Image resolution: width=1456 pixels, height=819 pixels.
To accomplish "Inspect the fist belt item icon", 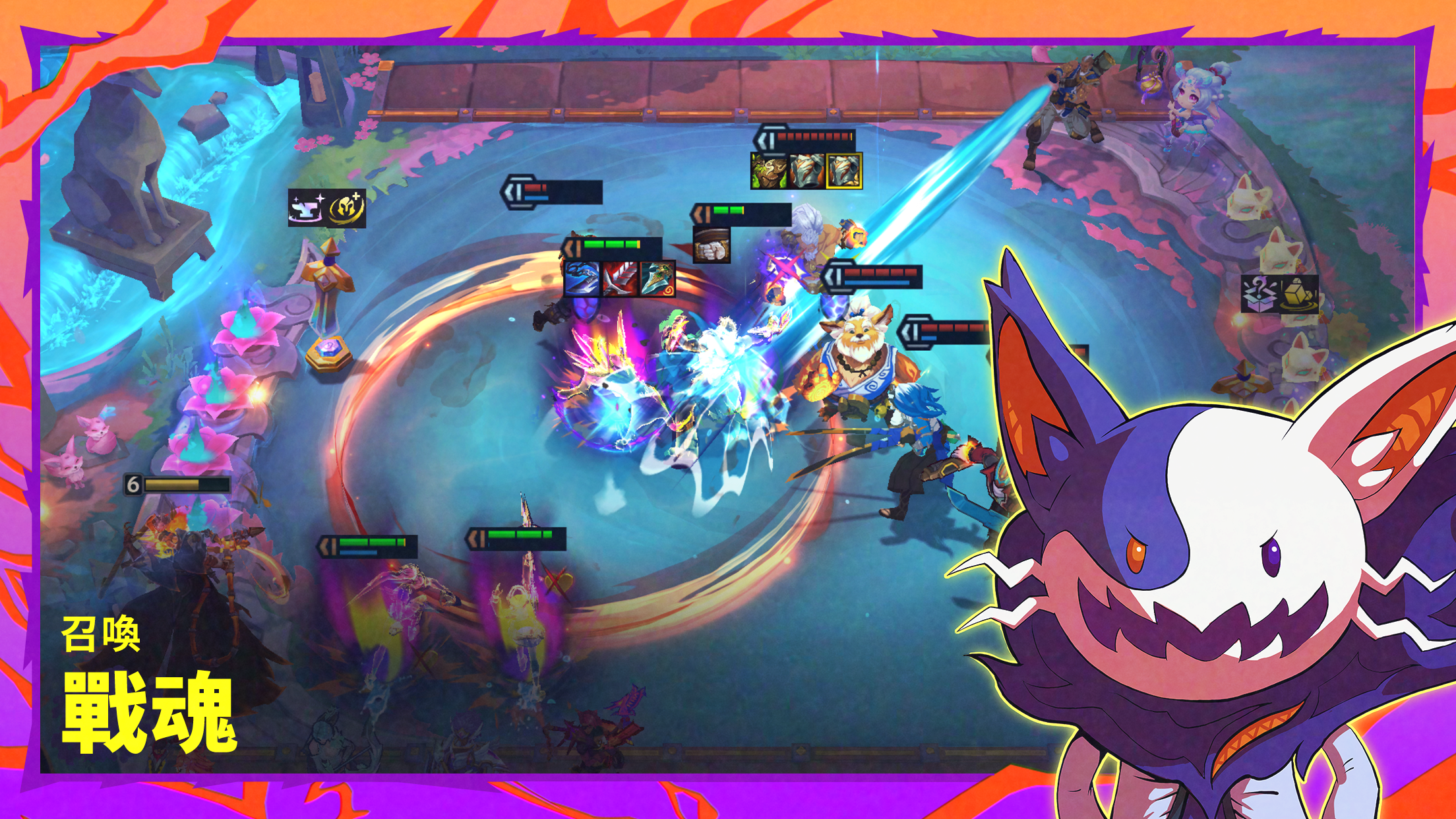I will coord(712,245).
